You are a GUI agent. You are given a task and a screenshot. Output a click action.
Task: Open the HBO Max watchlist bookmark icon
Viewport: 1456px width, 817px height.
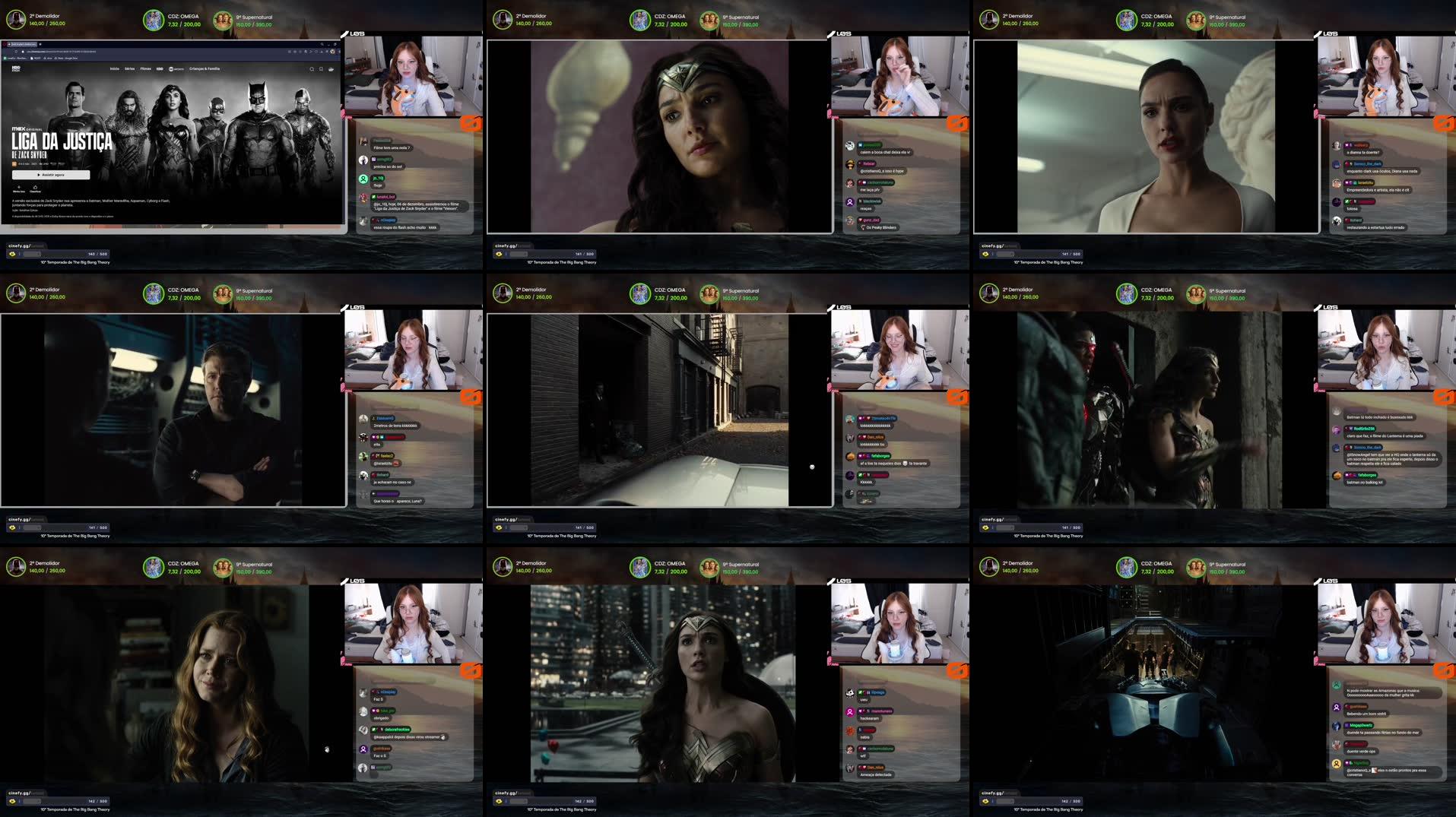321,69
